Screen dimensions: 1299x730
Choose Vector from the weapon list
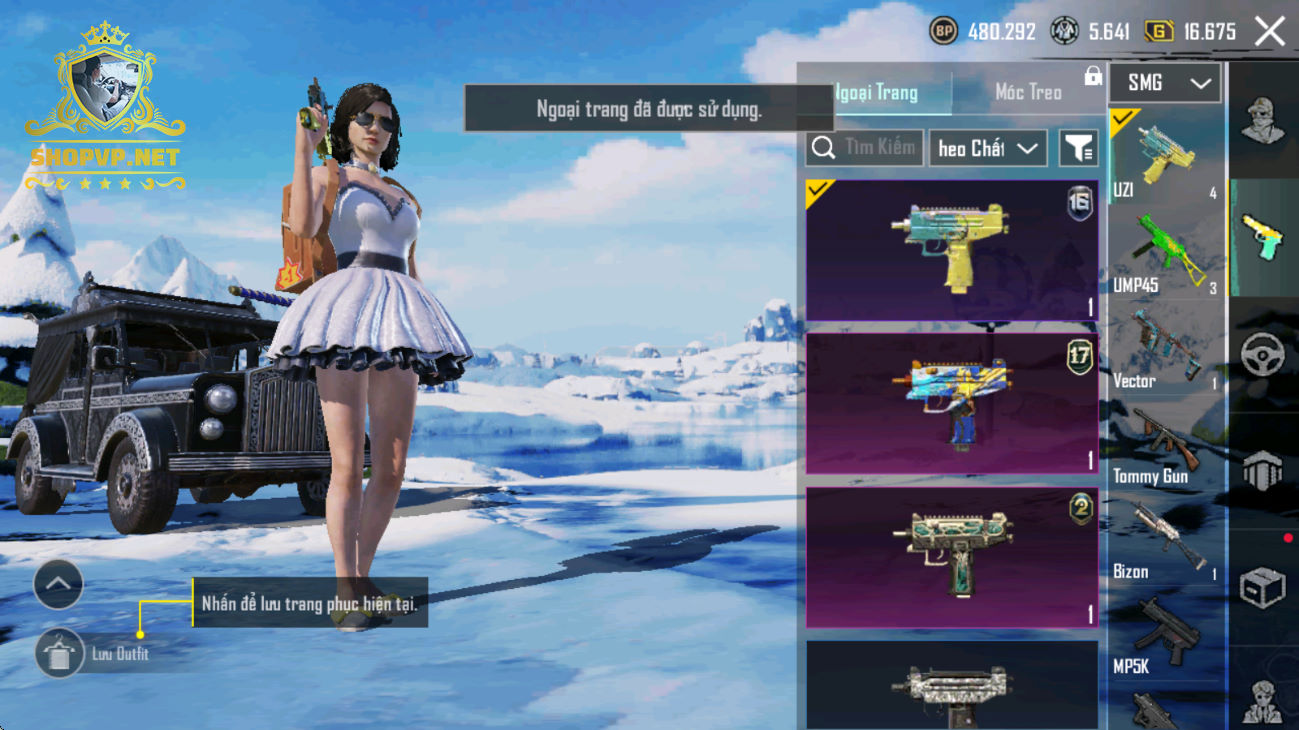point(1166,350)
